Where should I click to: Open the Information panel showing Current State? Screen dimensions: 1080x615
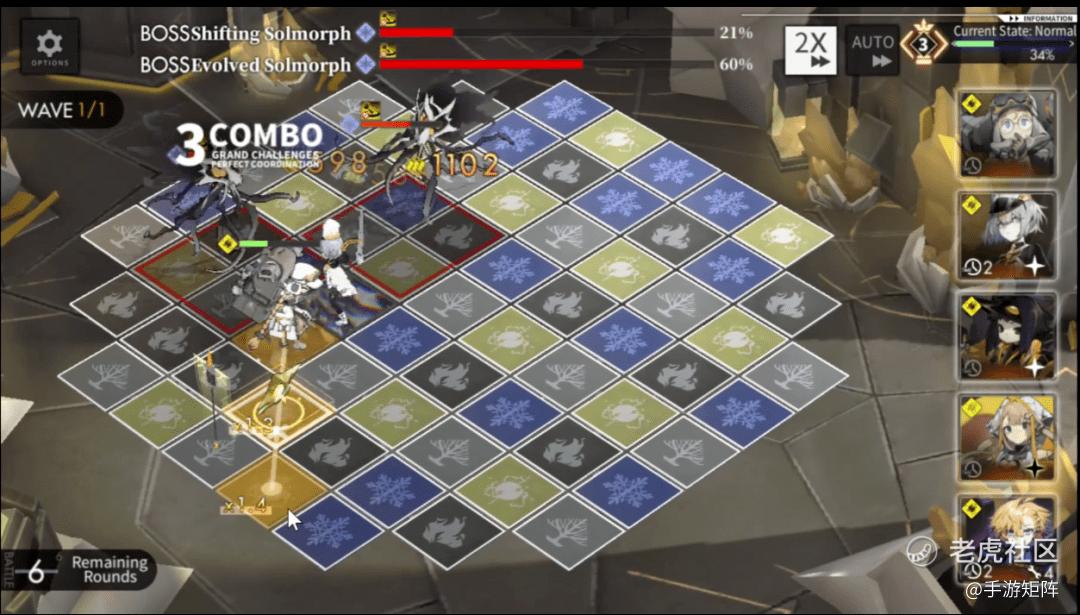[x=1012, y=40]
